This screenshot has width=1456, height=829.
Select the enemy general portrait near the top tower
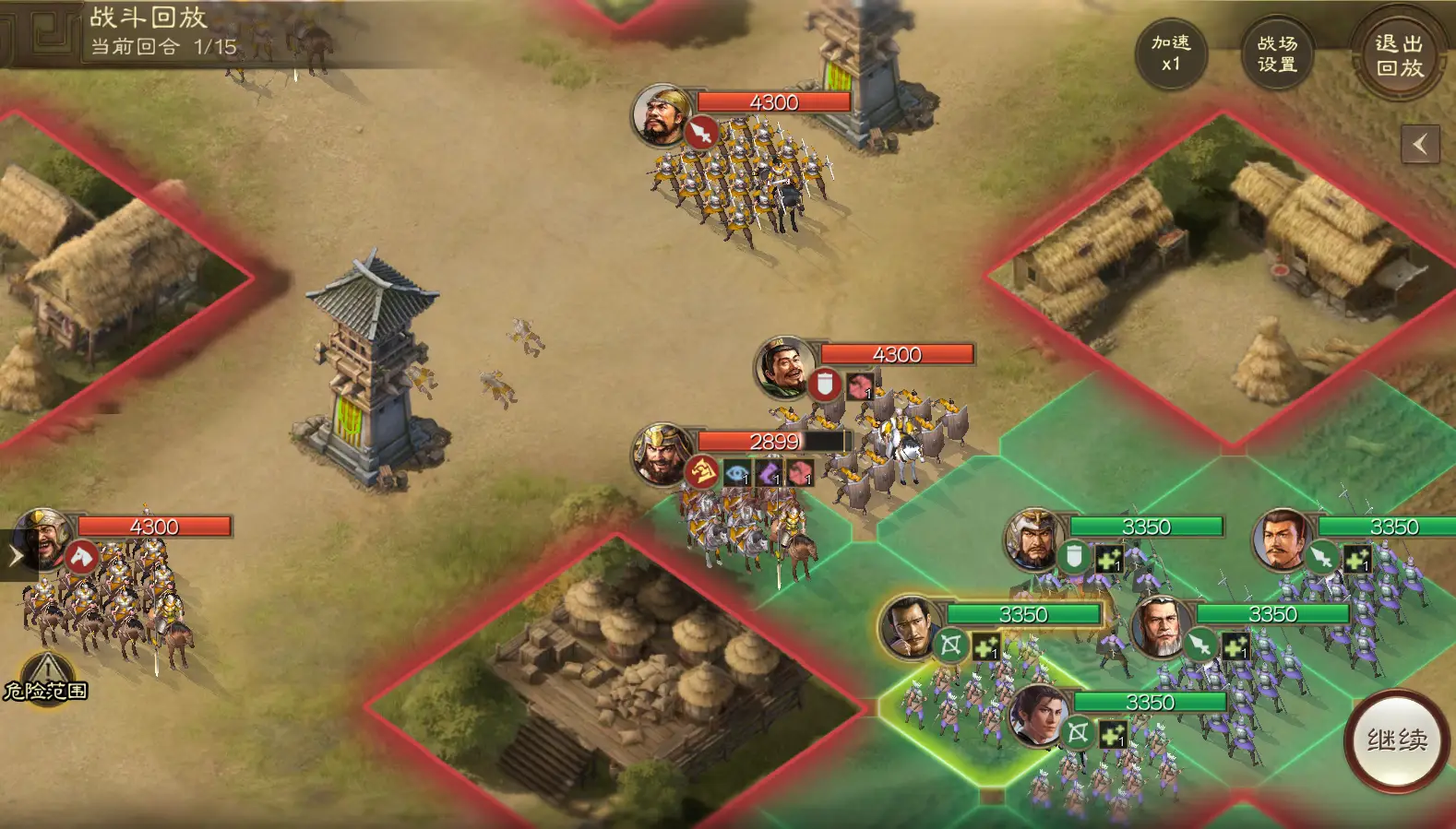click(x=661, y=115)
